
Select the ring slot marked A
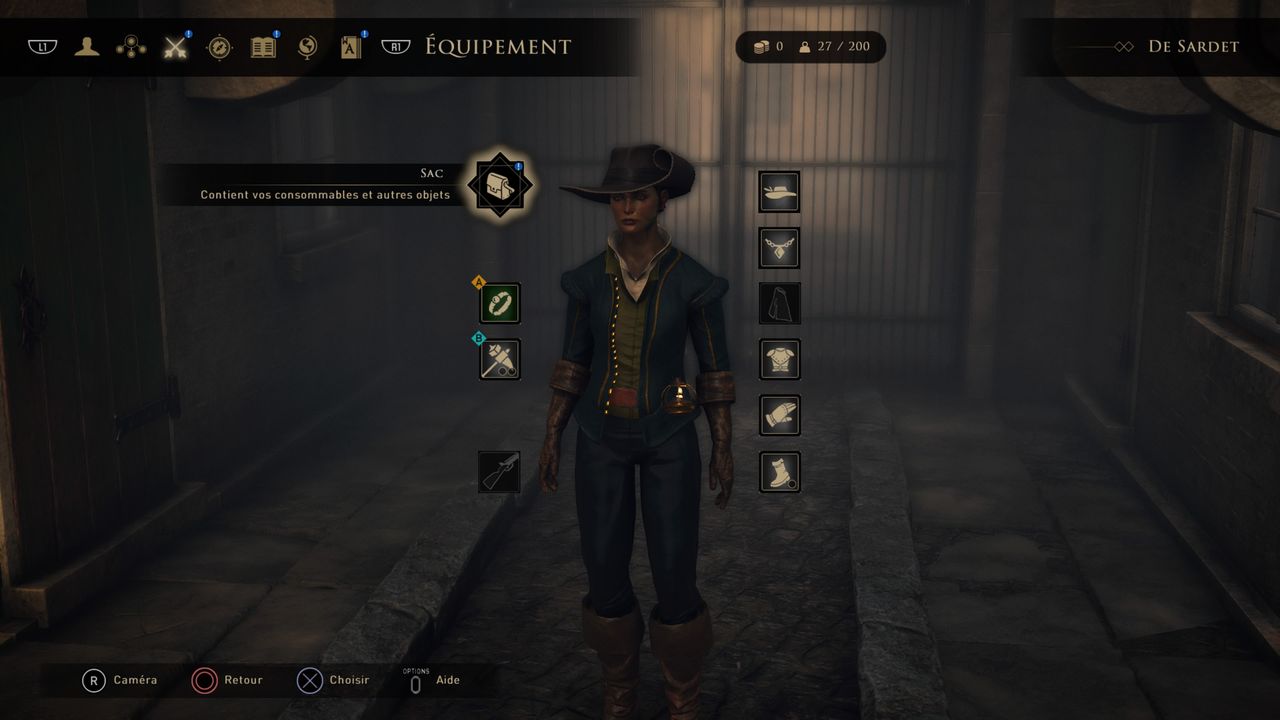[x=500, y=303]
